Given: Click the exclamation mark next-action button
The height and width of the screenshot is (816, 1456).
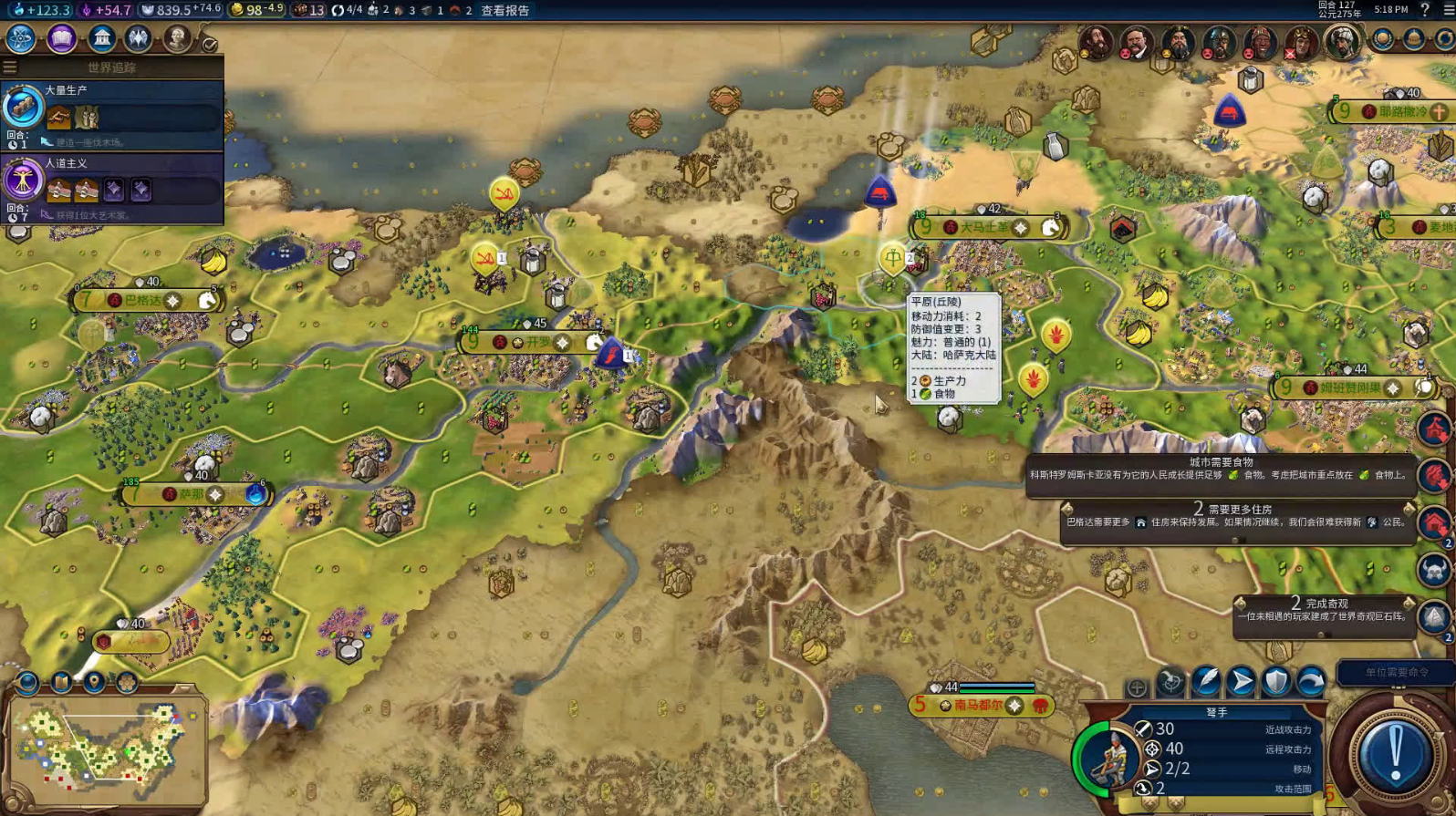Looking at the screenshot, I should point(1395,754).
